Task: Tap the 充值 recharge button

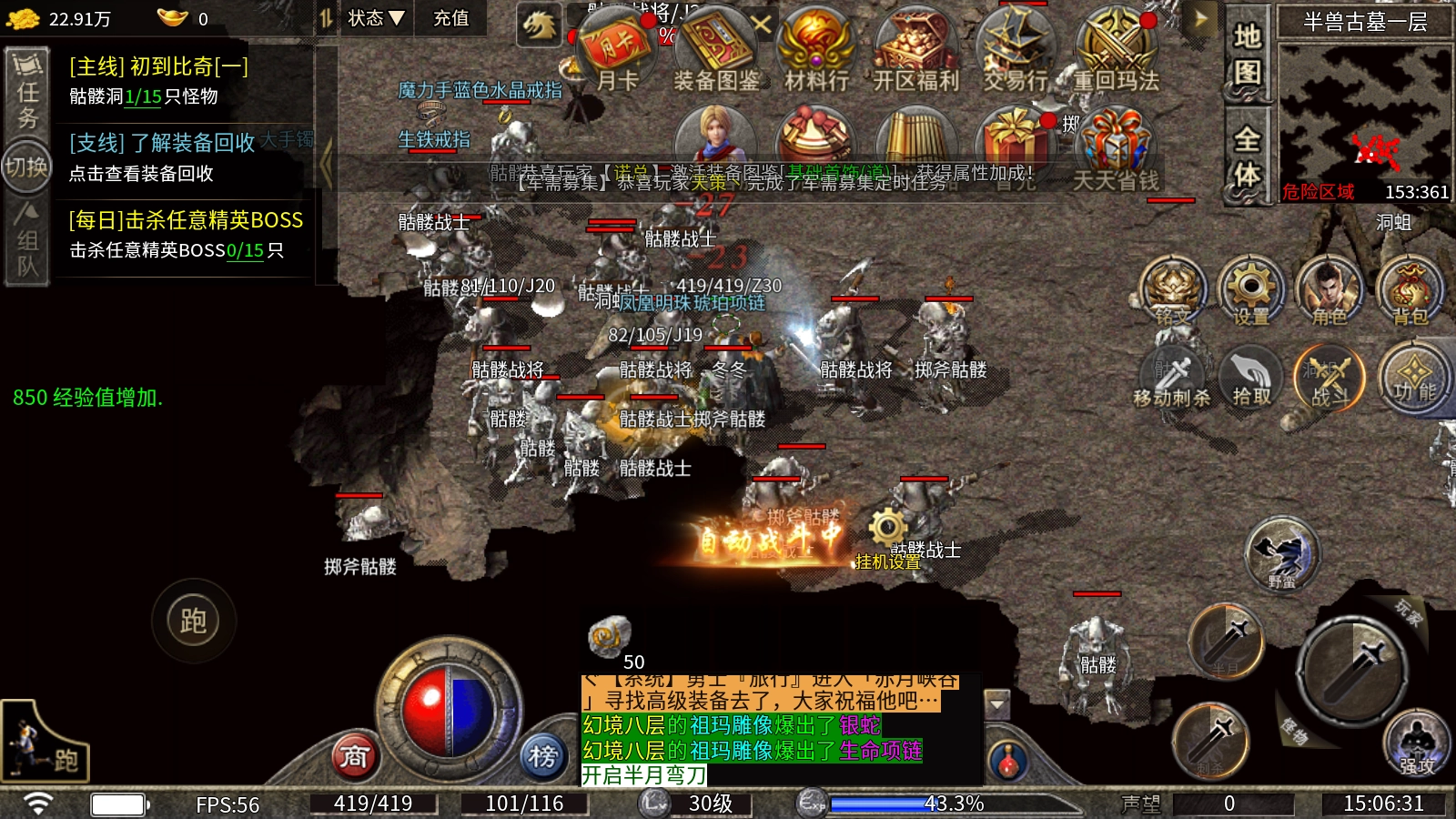Action: coord(450,18)
